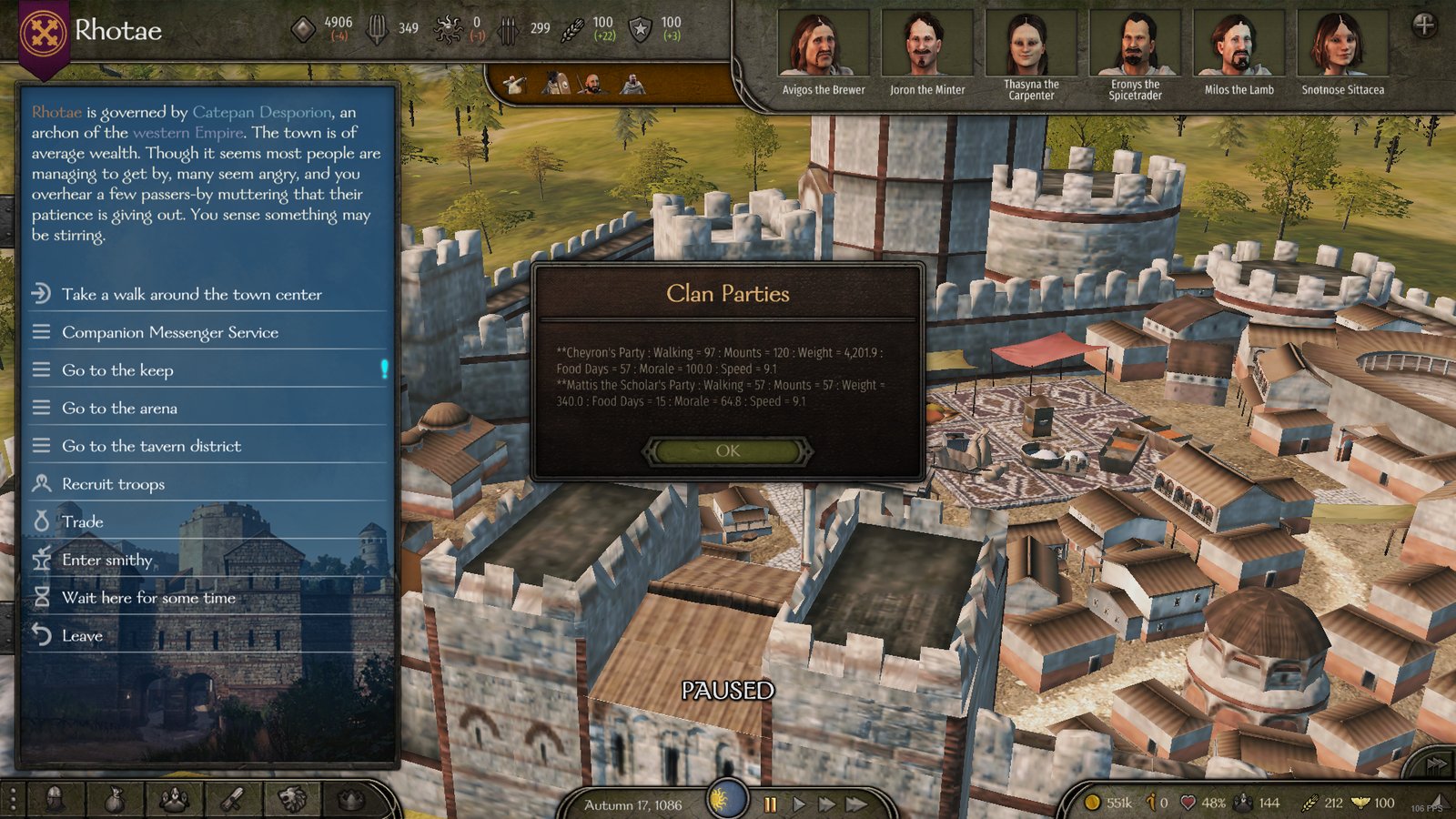This screenshot has width=1456, height=819.
Task: Confirm the Clan Parties popup with OK
Action: (727, 450)
